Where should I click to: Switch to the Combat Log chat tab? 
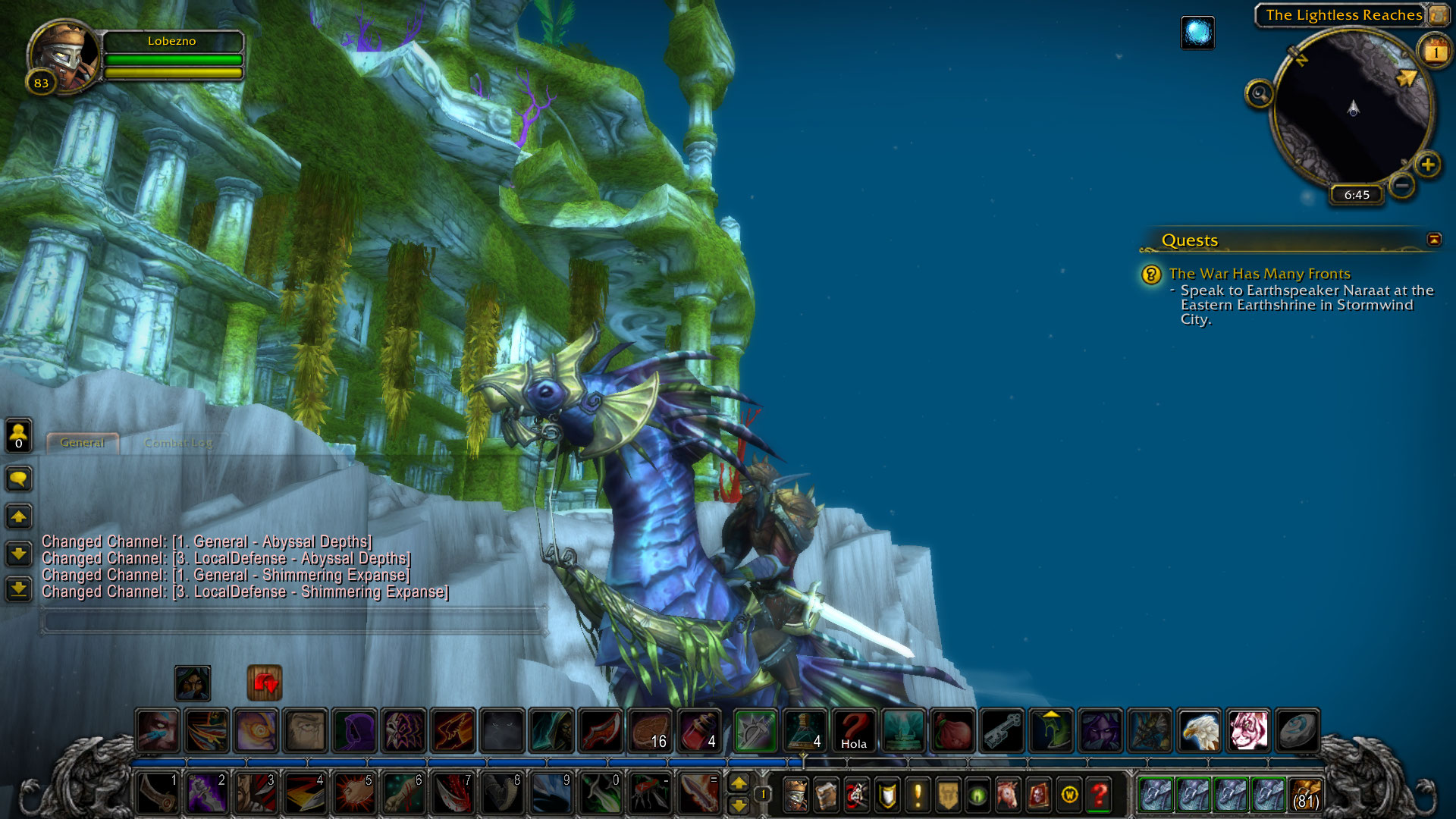click(x=178, y=443)
